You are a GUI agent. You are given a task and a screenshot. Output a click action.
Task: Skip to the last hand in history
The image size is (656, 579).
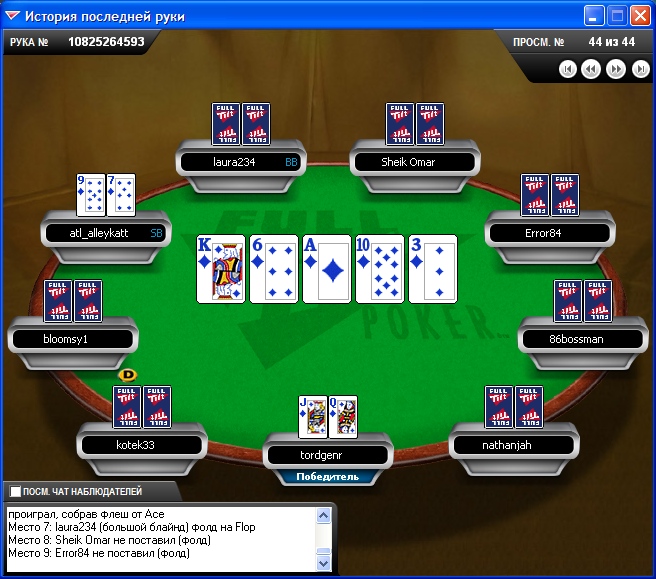[640, 69]
